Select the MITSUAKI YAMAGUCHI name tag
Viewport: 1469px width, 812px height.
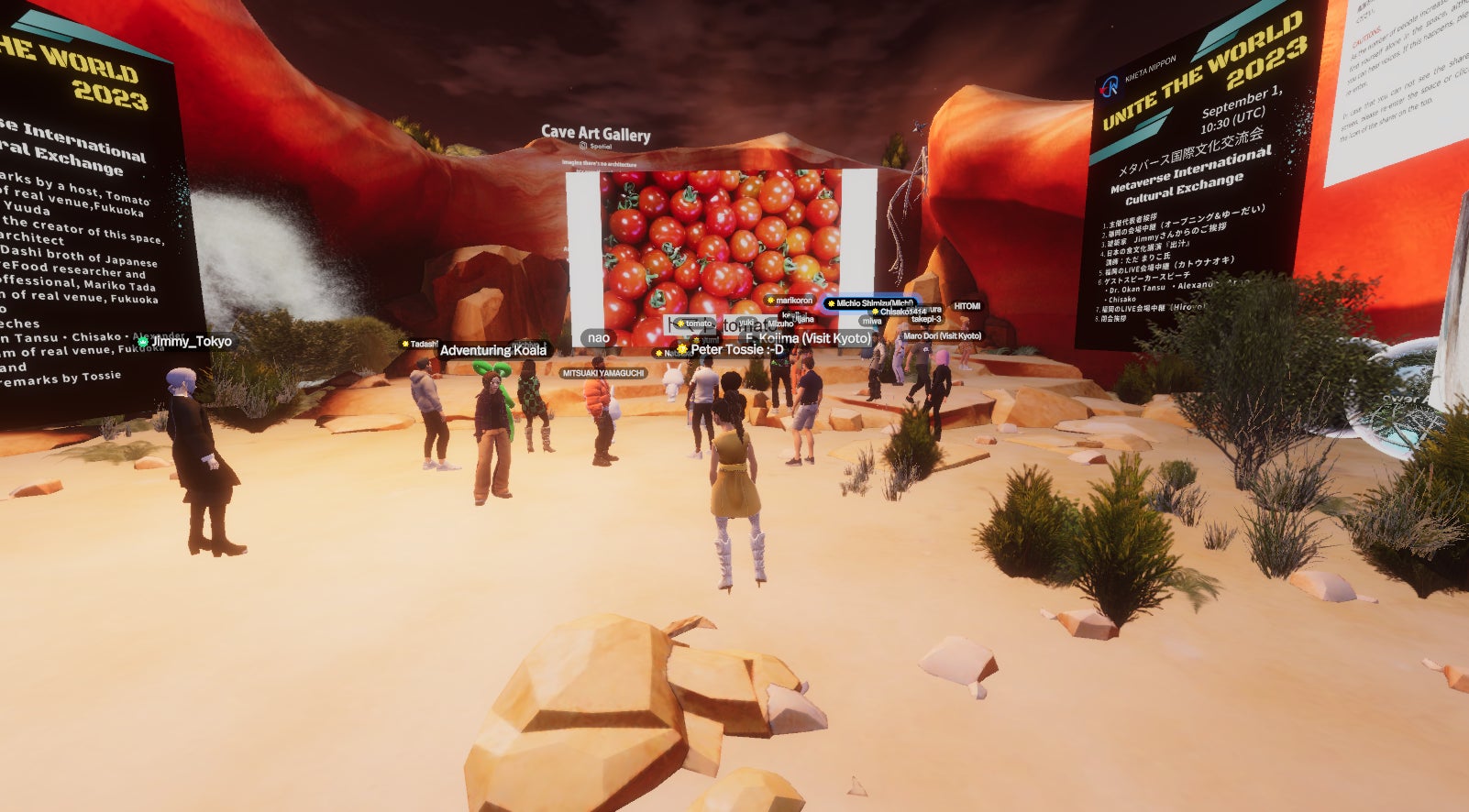(x=602, y=373)
